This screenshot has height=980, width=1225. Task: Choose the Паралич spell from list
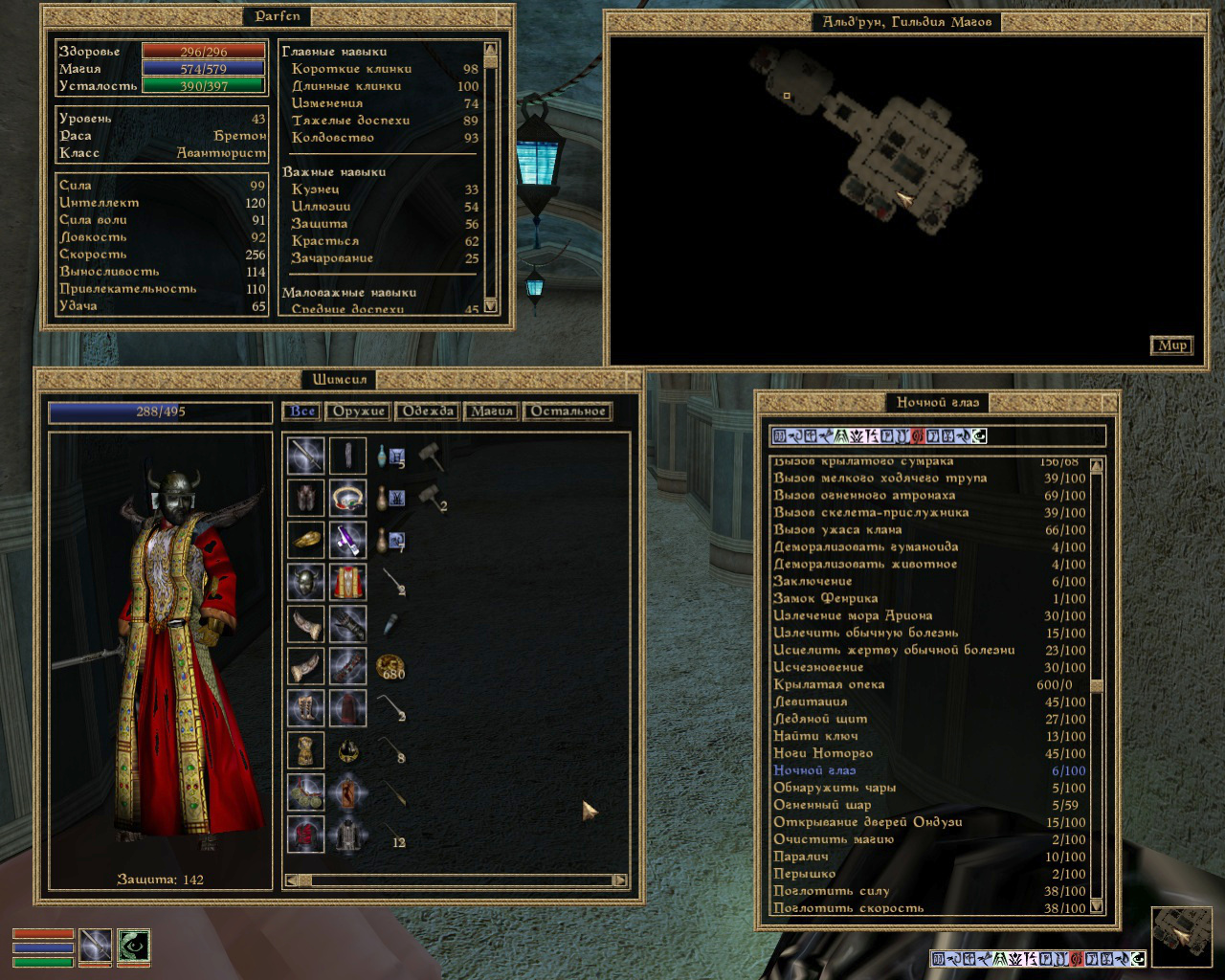click(x=801, y=857)
